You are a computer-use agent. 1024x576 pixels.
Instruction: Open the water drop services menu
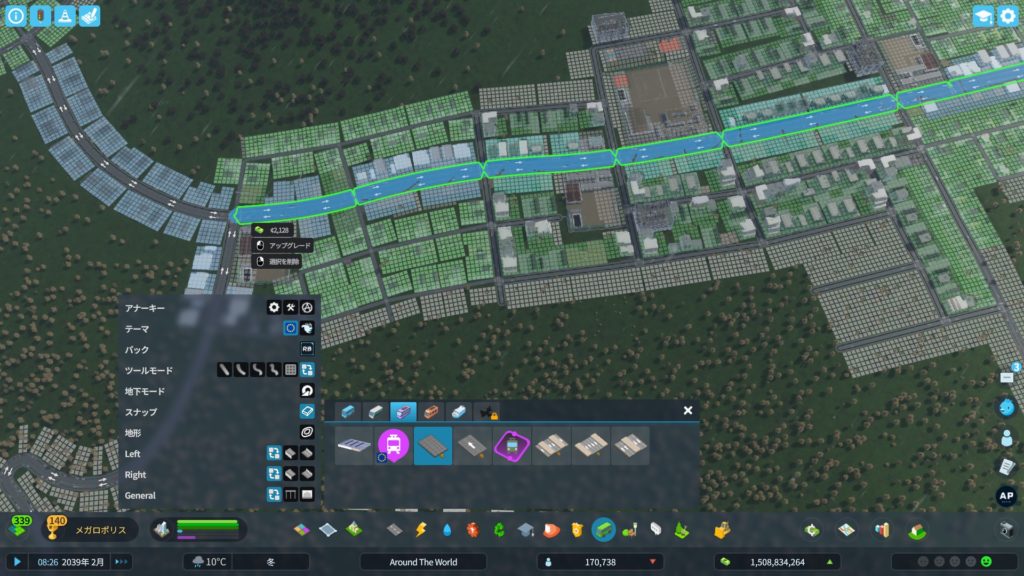[447, 529]
